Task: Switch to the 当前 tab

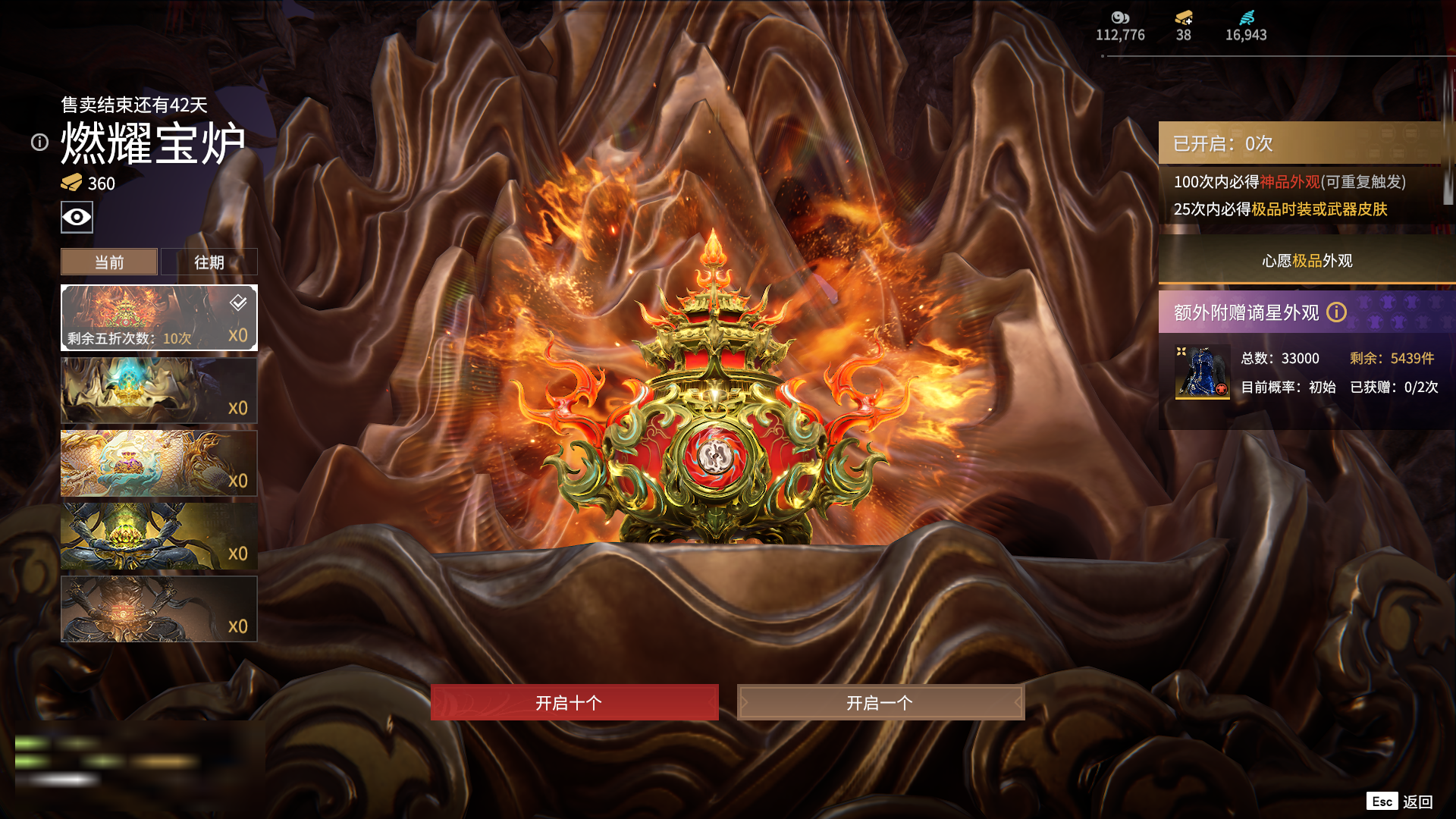Action: 109,262
